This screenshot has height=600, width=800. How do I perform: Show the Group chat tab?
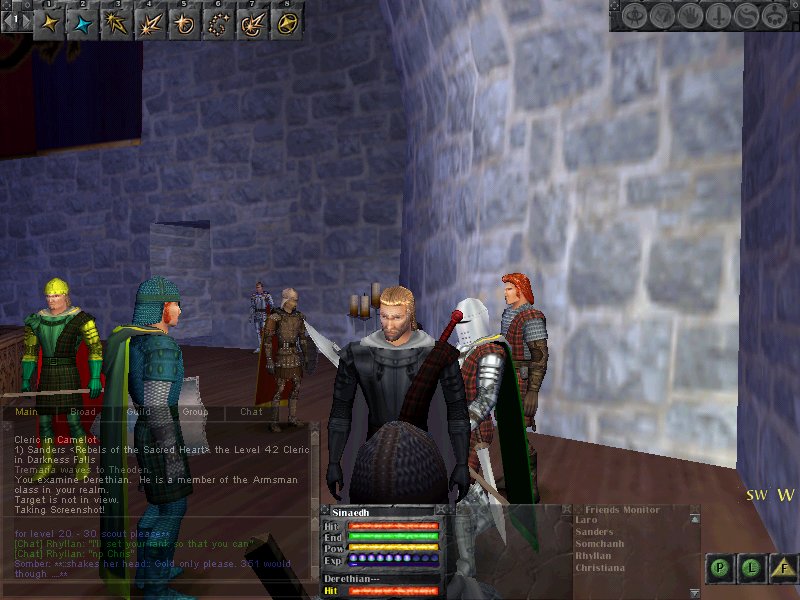click(195, 411)
